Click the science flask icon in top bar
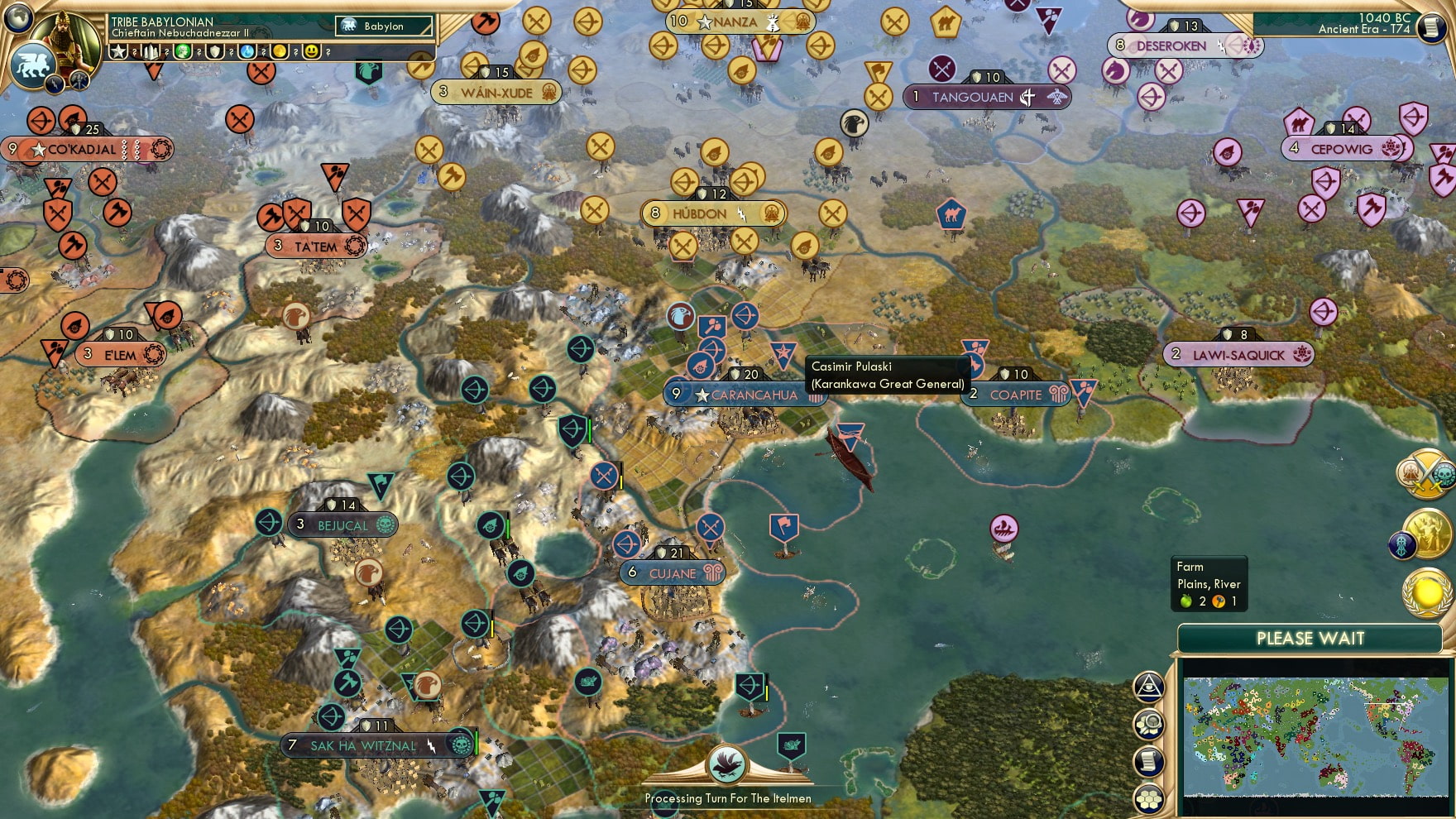Viewport: 1456px width, 819px height. pos(248,52)
